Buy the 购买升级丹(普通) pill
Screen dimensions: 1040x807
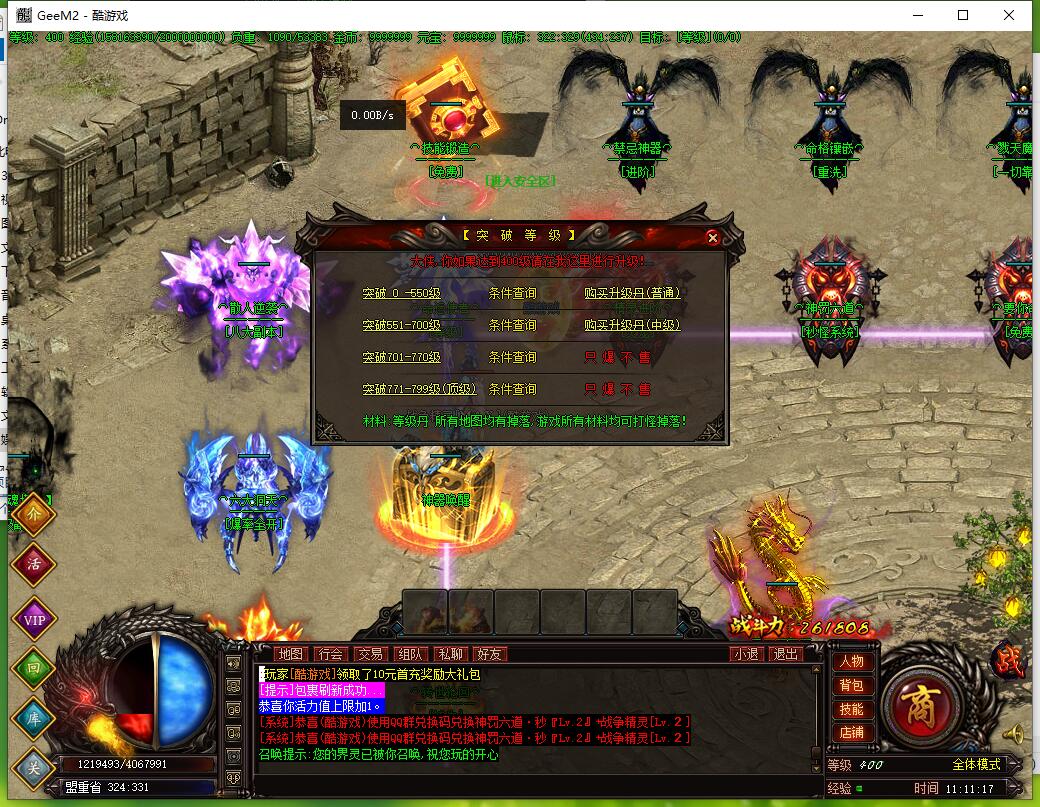(x=632, y=294)
